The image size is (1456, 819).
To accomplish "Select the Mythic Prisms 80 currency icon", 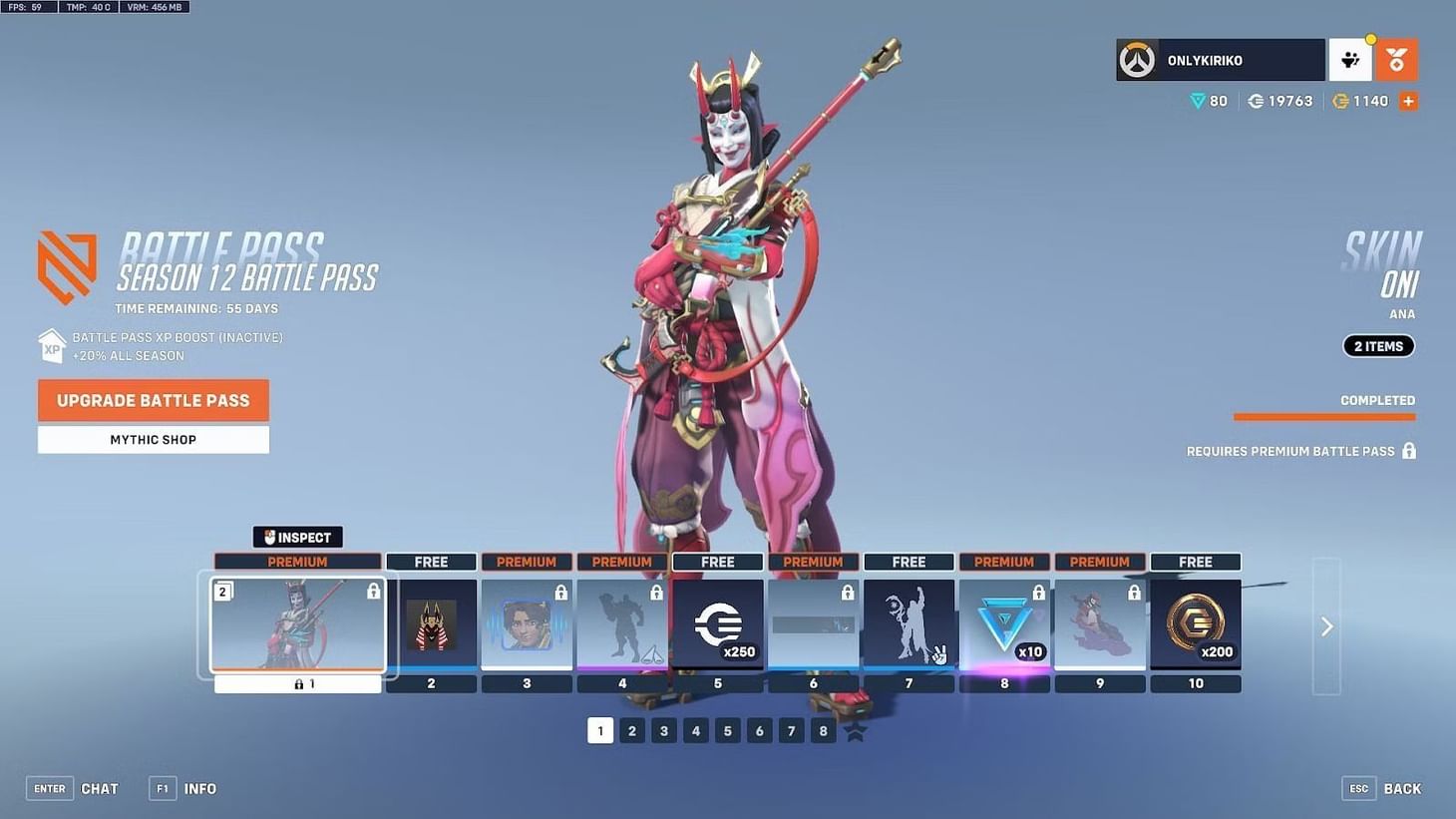I will [1198, 101].
